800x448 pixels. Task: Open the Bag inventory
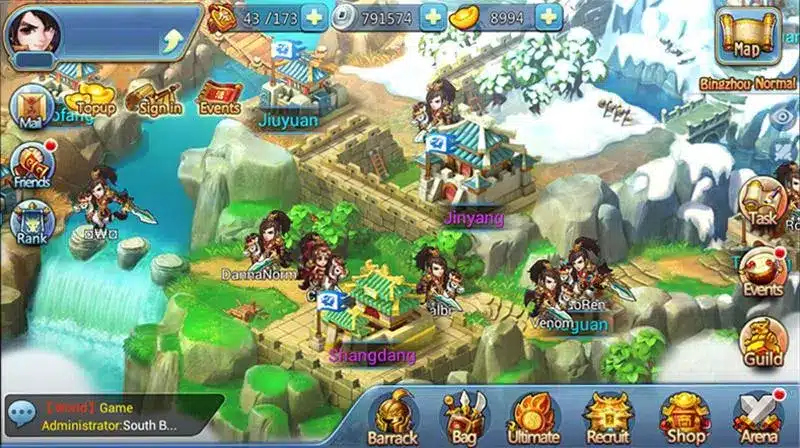[x=464, y=416]
